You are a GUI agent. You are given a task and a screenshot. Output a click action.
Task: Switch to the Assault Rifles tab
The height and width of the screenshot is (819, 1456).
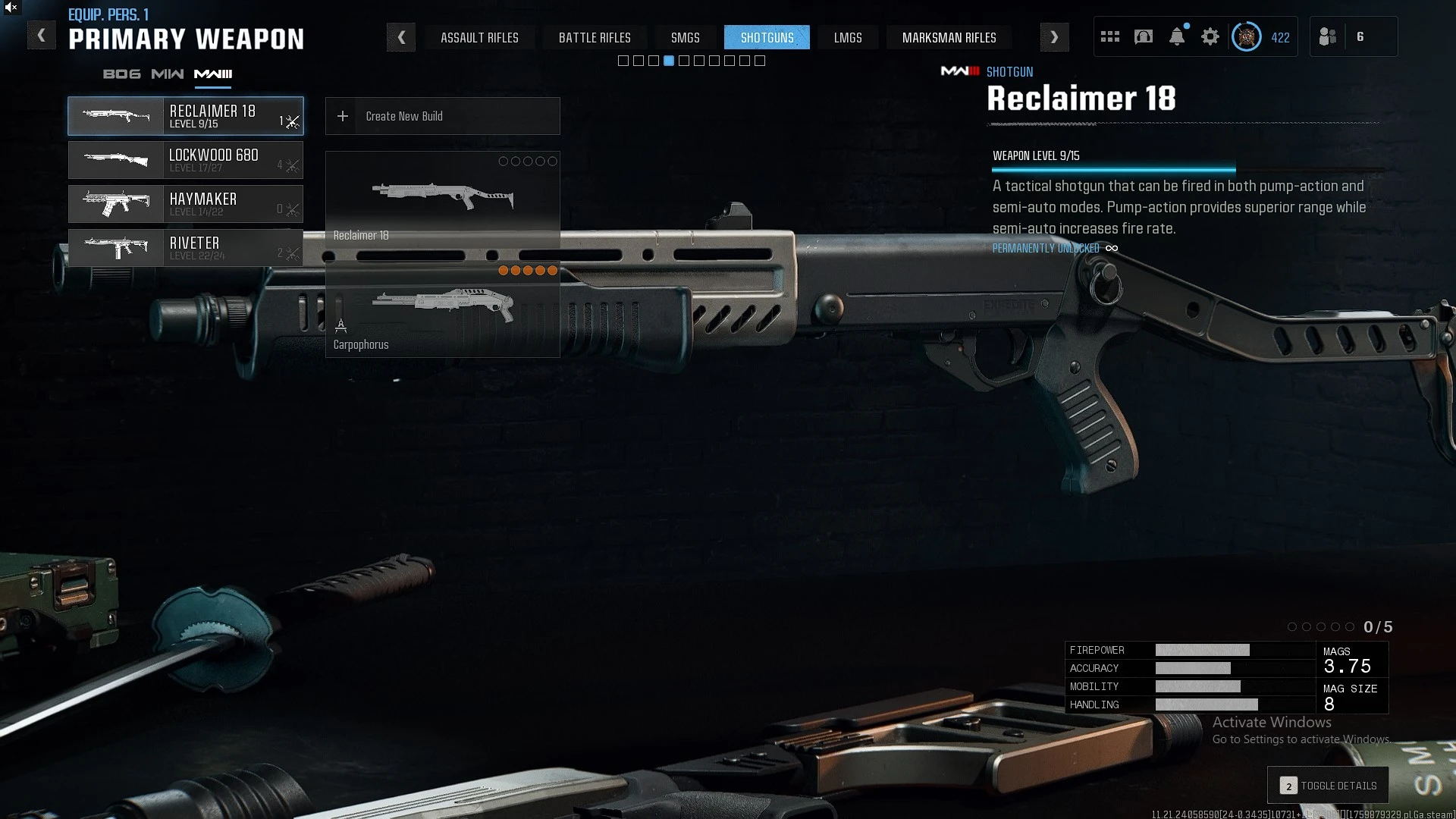click(x=479, y=37)
